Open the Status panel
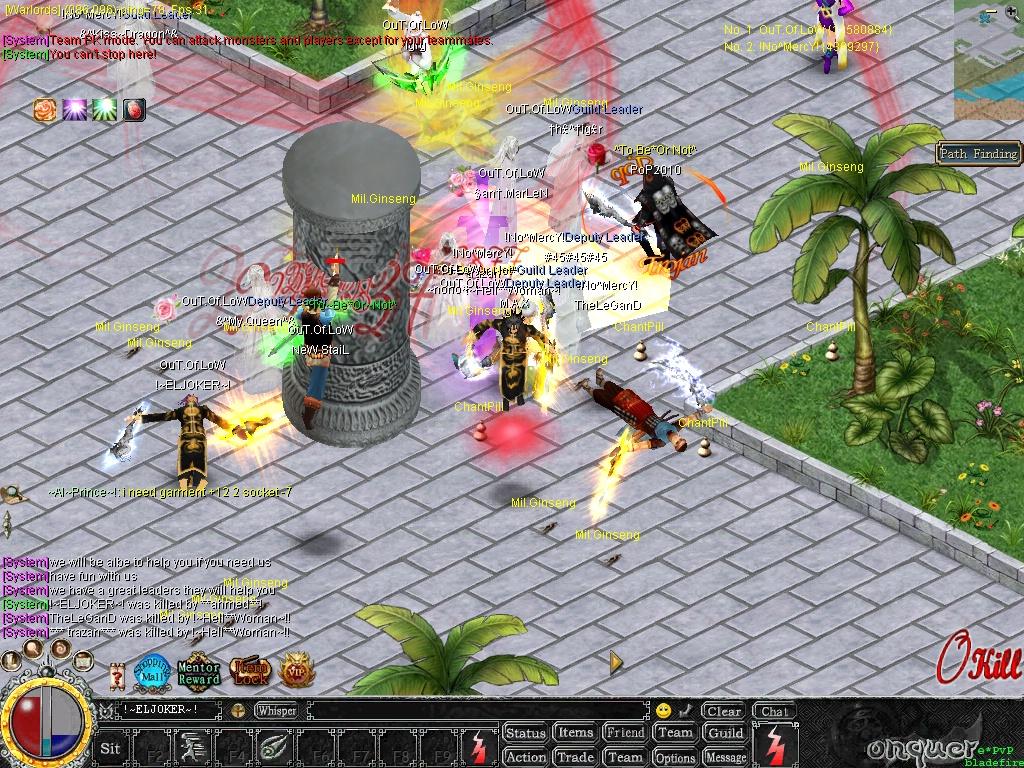This screenshot has width=1024, height=768. pyautogui.click(x=525, y=733)
